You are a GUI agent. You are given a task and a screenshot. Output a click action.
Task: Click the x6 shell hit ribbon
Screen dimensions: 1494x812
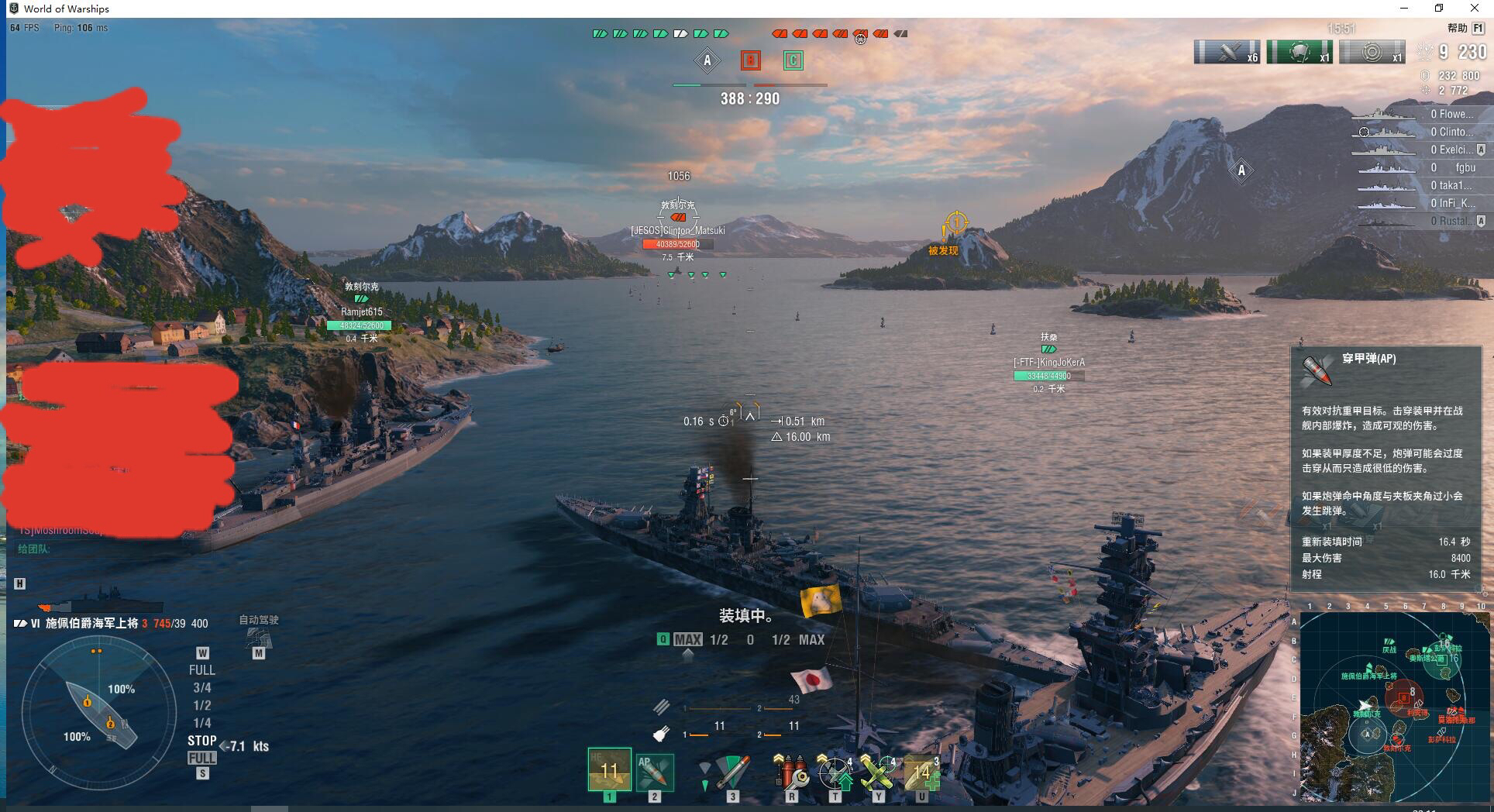coord(1227,53)
